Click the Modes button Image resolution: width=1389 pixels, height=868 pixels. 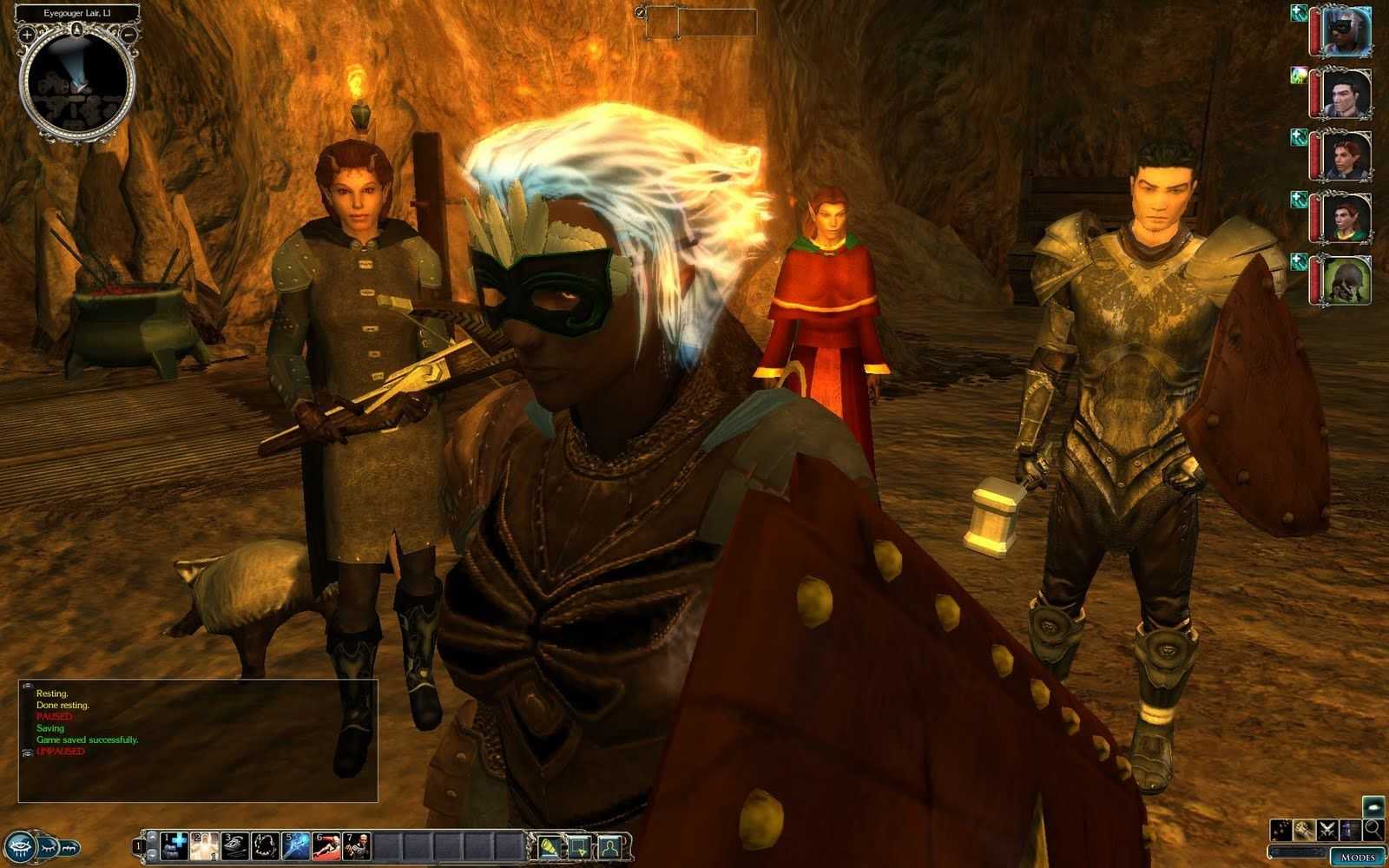(1355, 857)
